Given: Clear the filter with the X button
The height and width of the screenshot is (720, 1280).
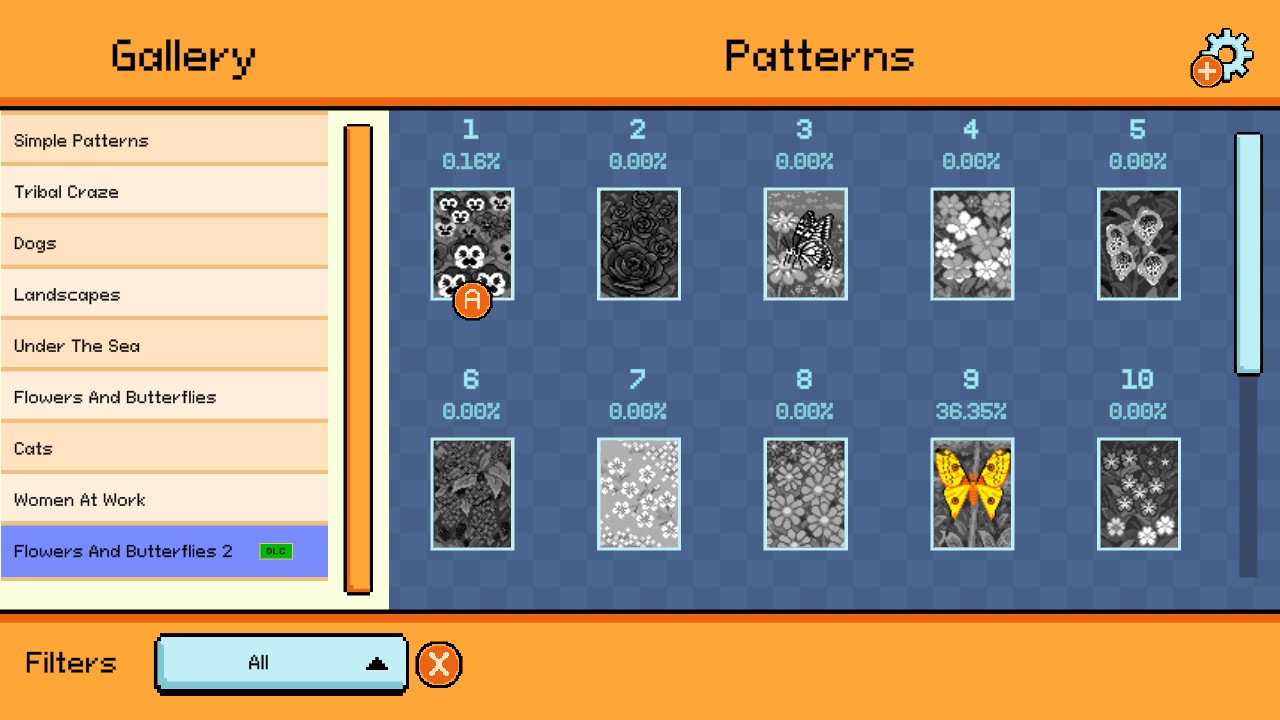Looking at the screenshot, I should tap(438, 663).
